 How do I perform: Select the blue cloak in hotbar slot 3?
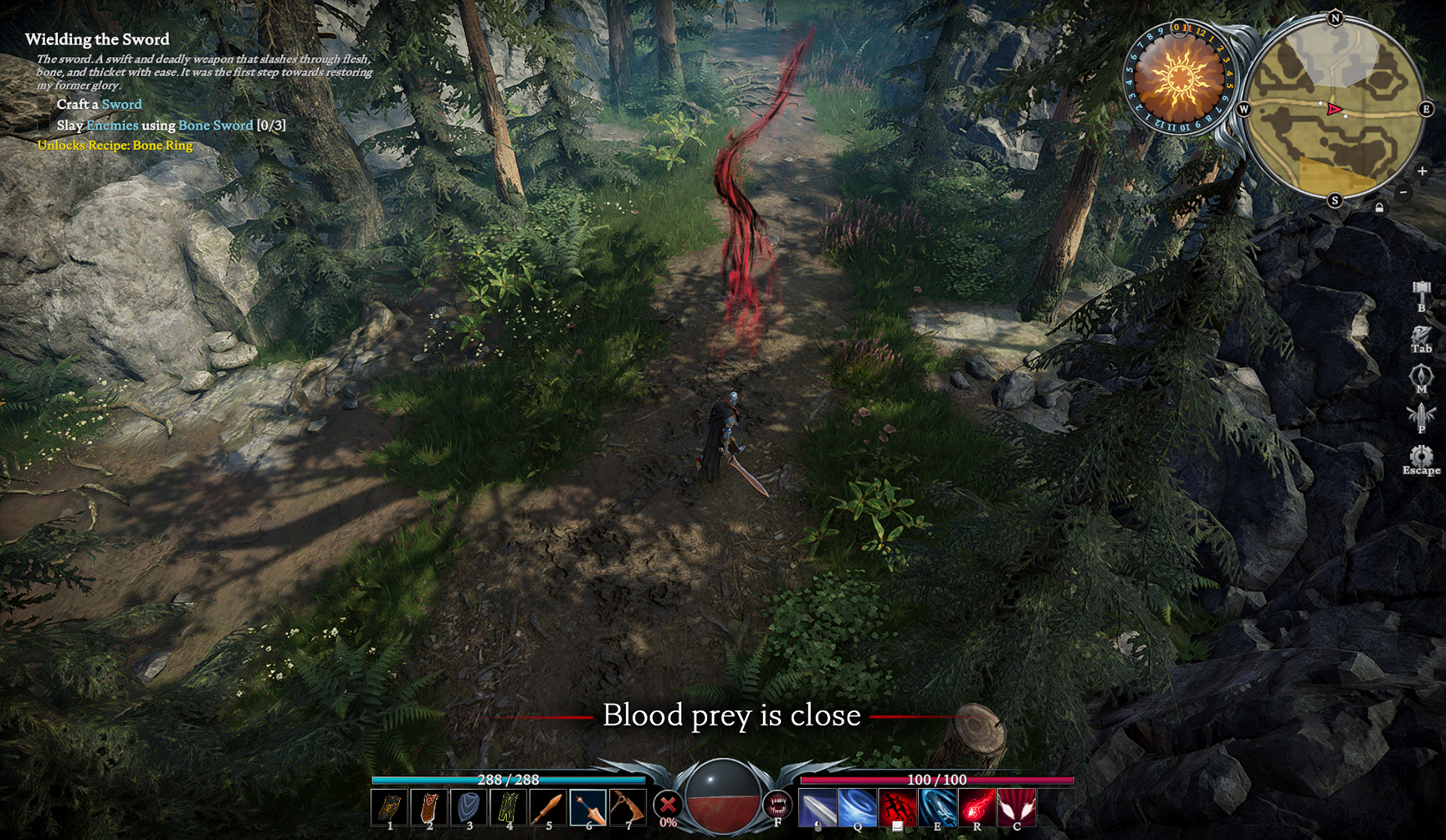click(469, 807)
